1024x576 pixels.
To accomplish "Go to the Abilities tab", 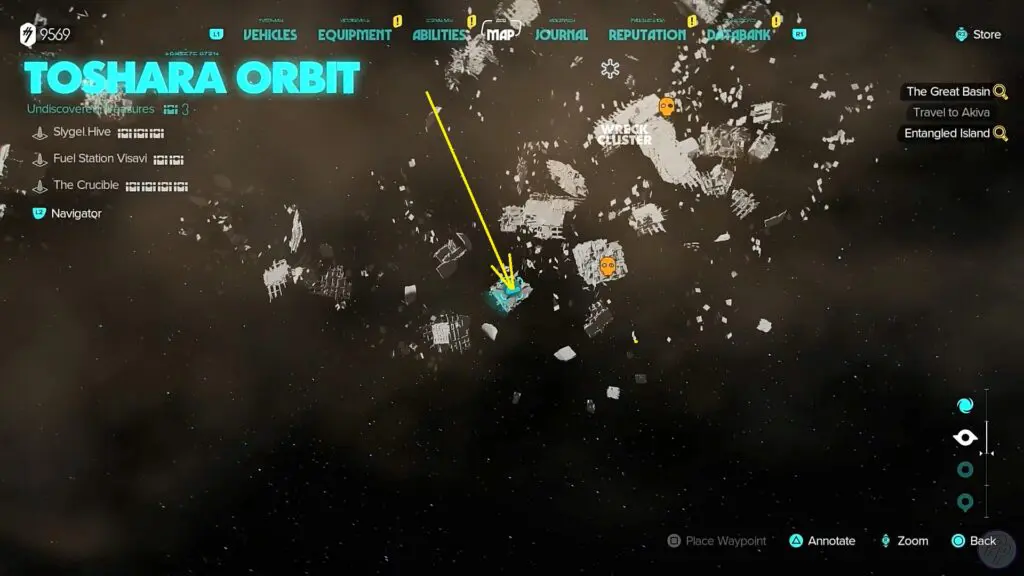I will (x=440, y=35).
